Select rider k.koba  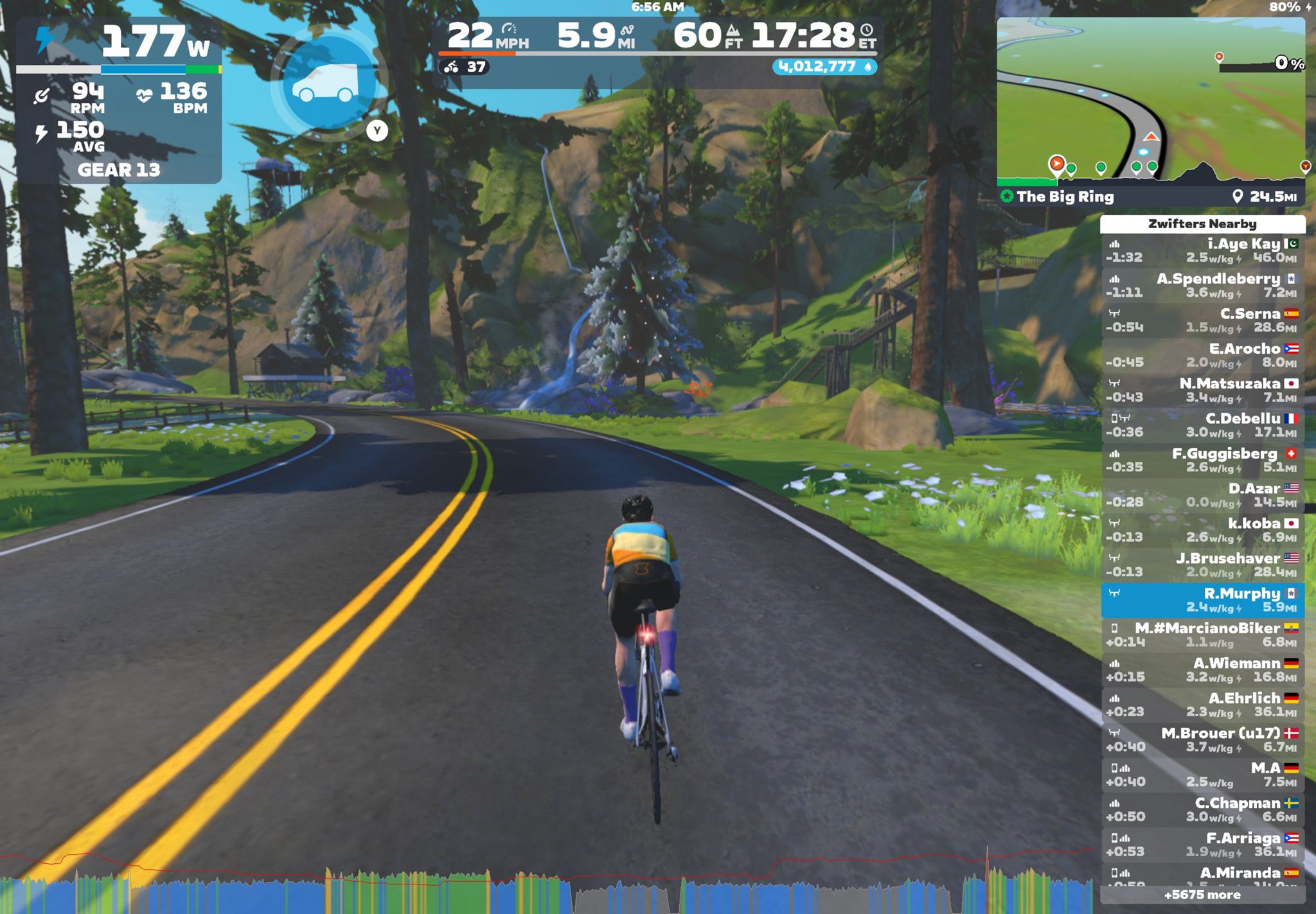(x=1202, y=530)
